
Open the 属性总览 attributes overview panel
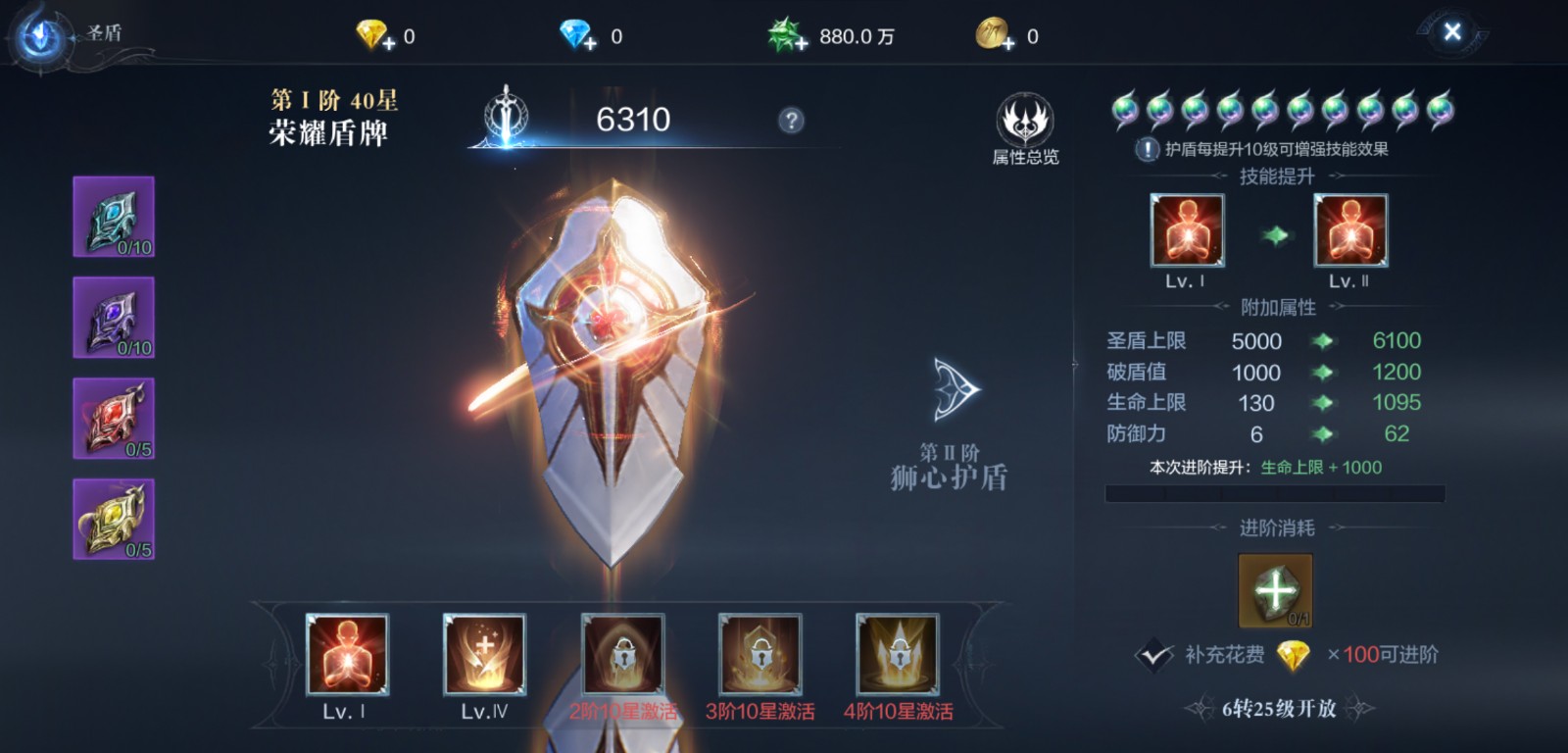coord(1025,123)
